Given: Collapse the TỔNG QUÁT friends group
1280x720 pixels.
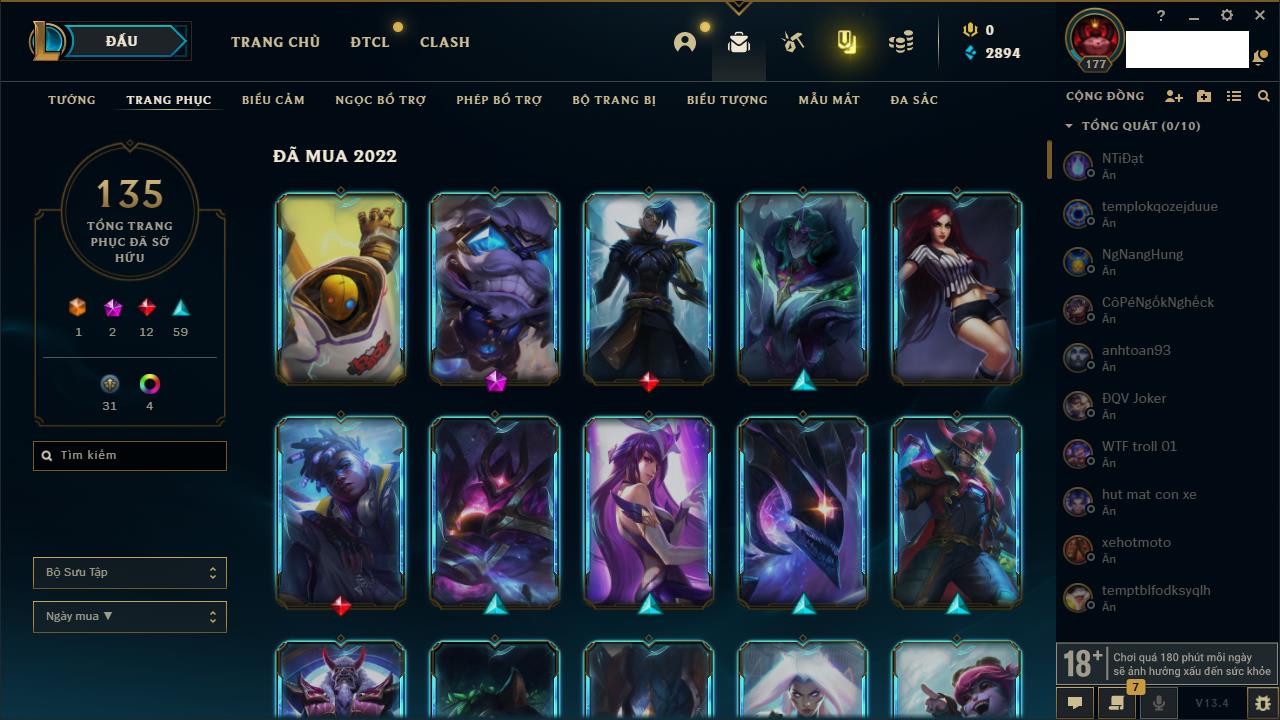Looking at the screenshot, I should [x=1069, y=126].
